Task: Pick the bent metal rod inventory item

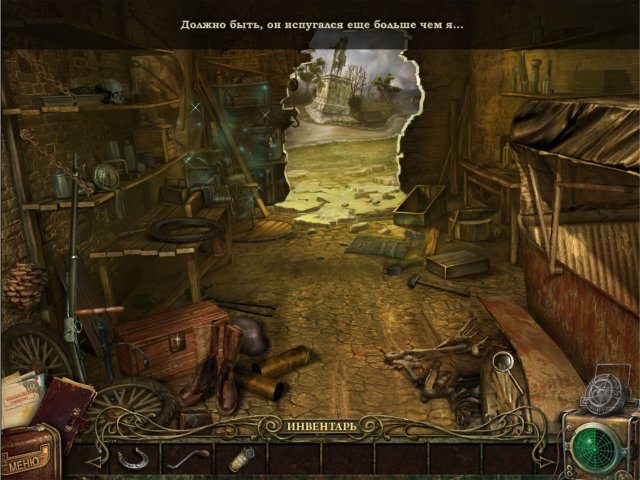Action: click(186, 458)
